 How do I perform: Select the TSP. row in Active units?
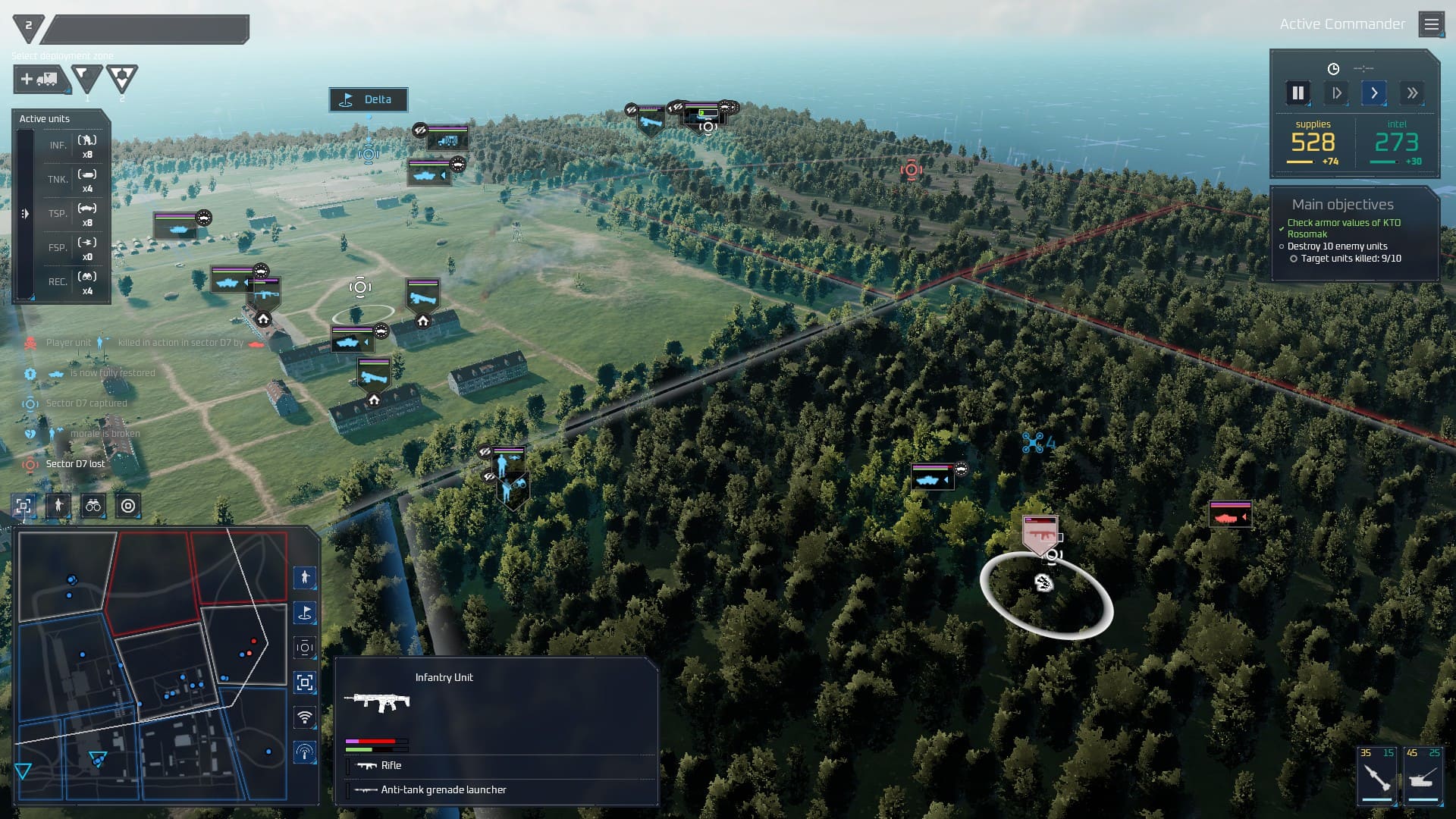click(73, 214)
